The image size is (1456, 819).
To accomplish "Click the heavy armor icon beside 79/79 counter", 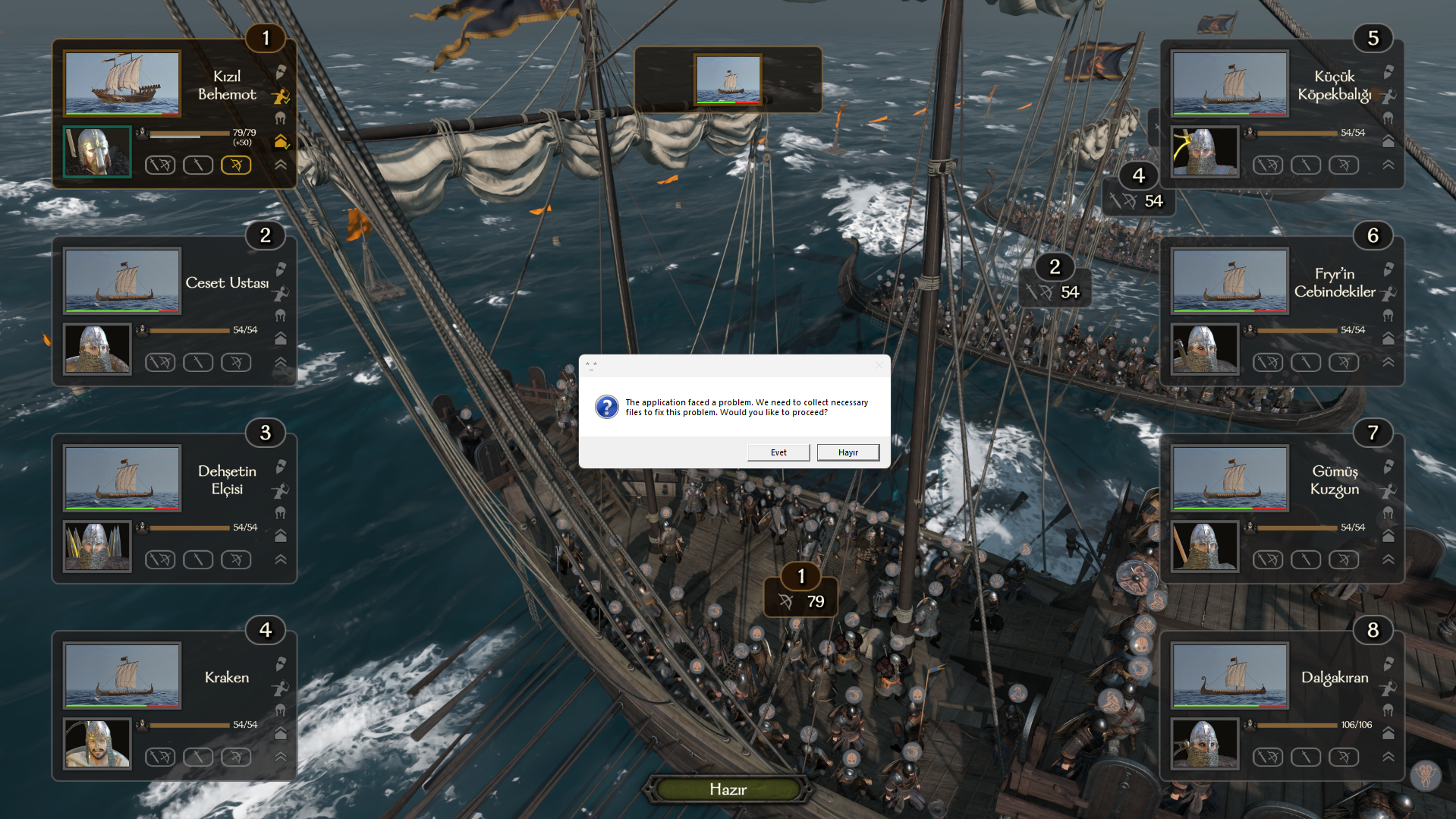I will tap(281, 141).
